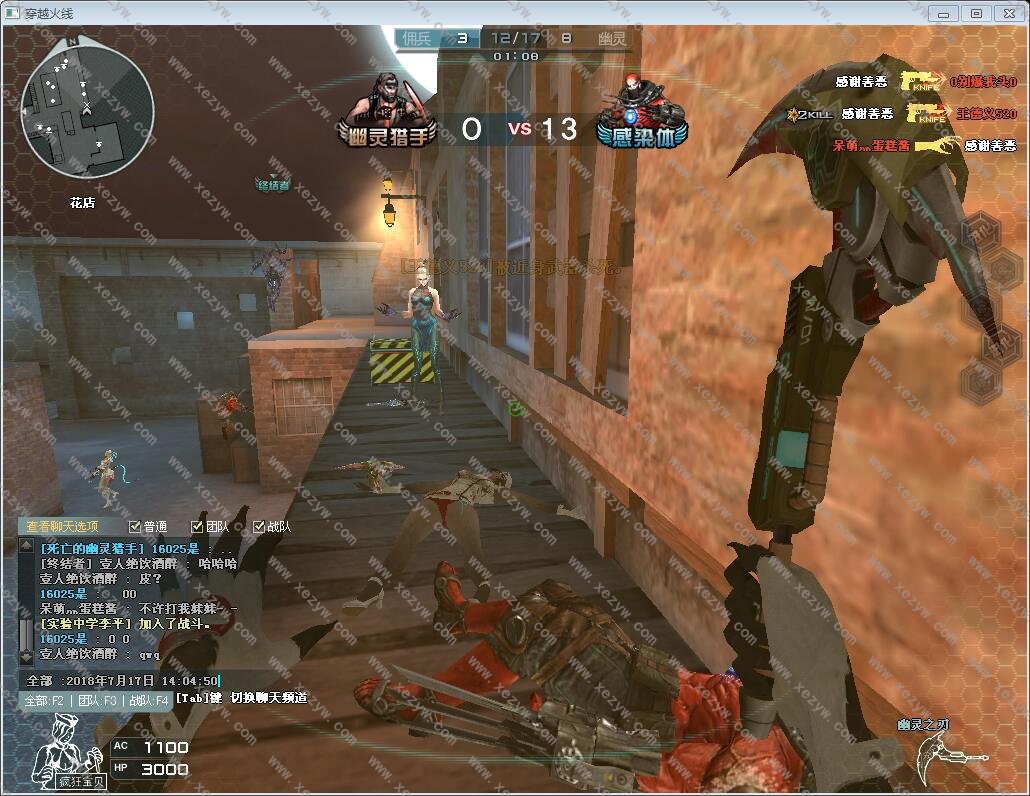Image resolution: width=1030 pixels, height=796 pixels.
Task: Toggle the 普通 chat checkbox
Action: point(136,527)
